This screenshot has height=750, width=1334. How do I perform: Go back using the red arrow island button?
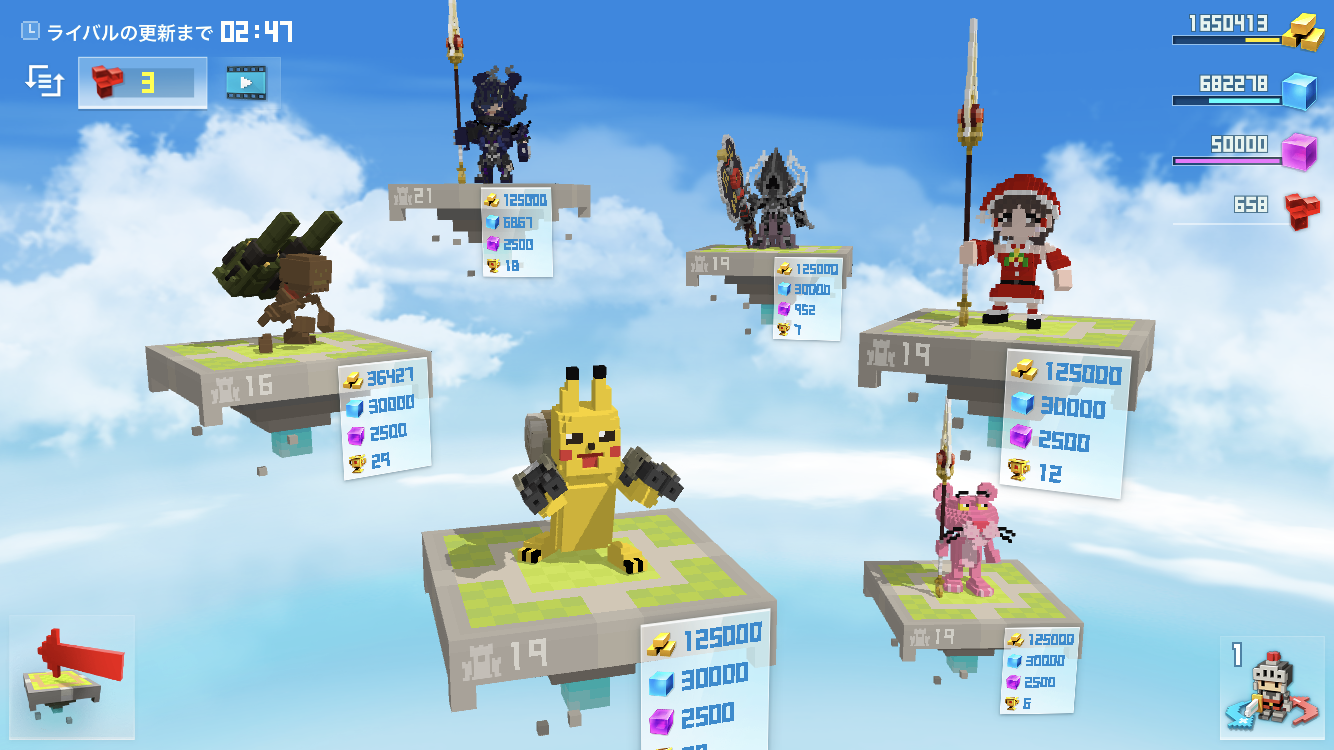(x=72, y=676)
